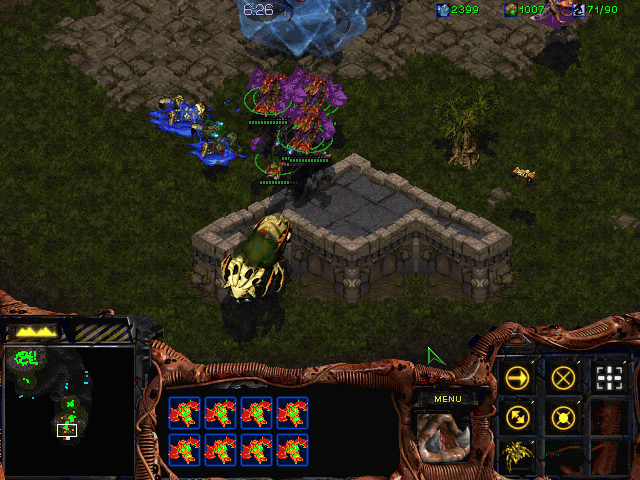Image resolution: width=640 pixels, height=480 pixels.
Task: Activate the Stop command
Action: pos(563,377)
